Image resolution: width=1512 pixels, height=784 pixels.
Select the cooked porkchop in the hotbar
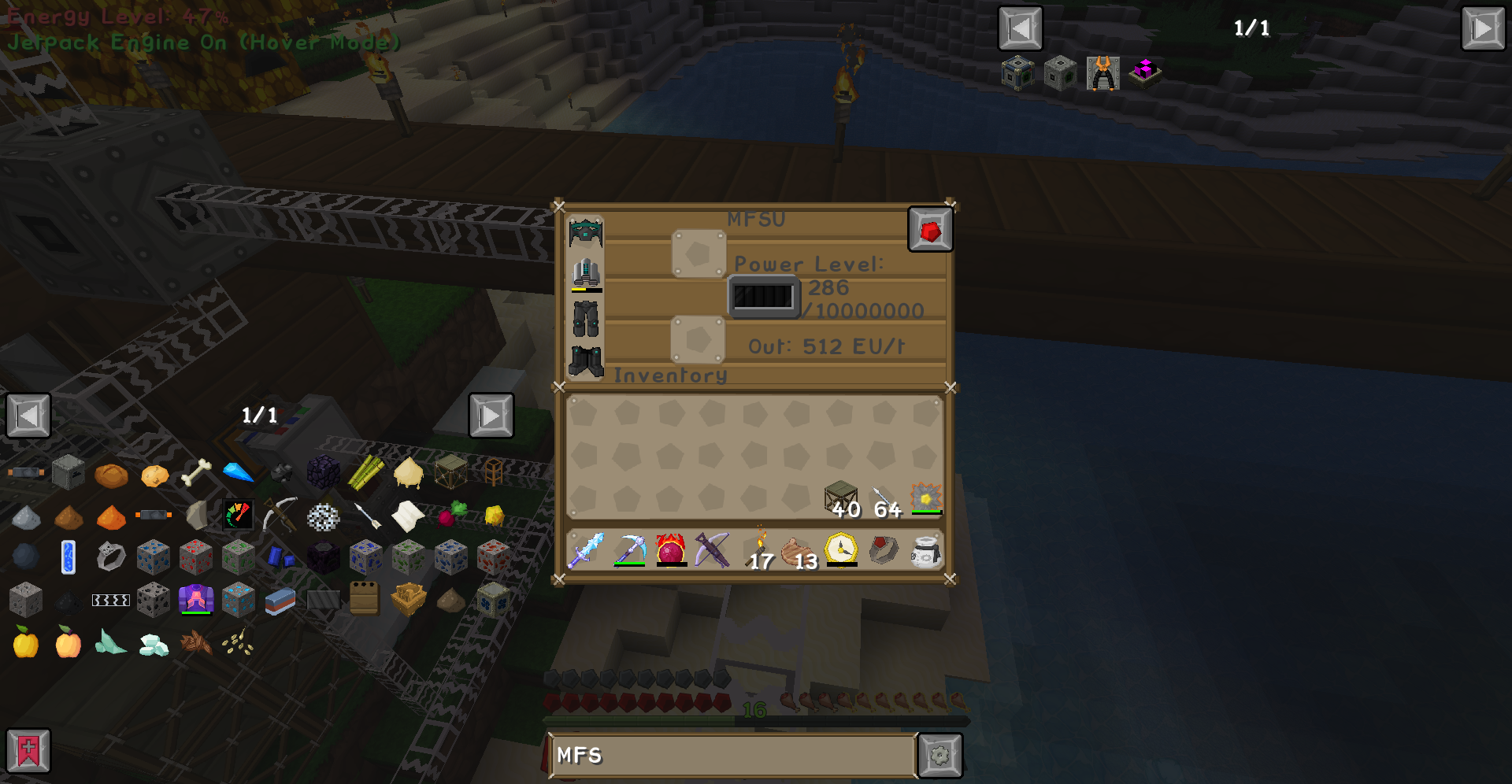[x=798, y=549]
